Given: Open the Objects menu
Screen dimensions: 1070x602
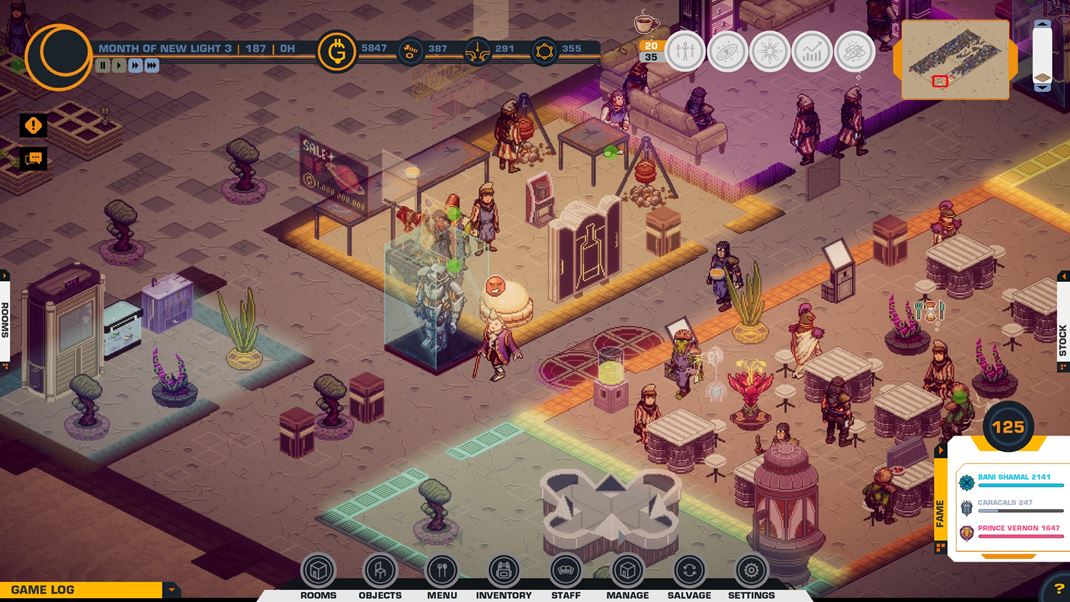Looking at the screenshot, I should (x=380, y=572).
